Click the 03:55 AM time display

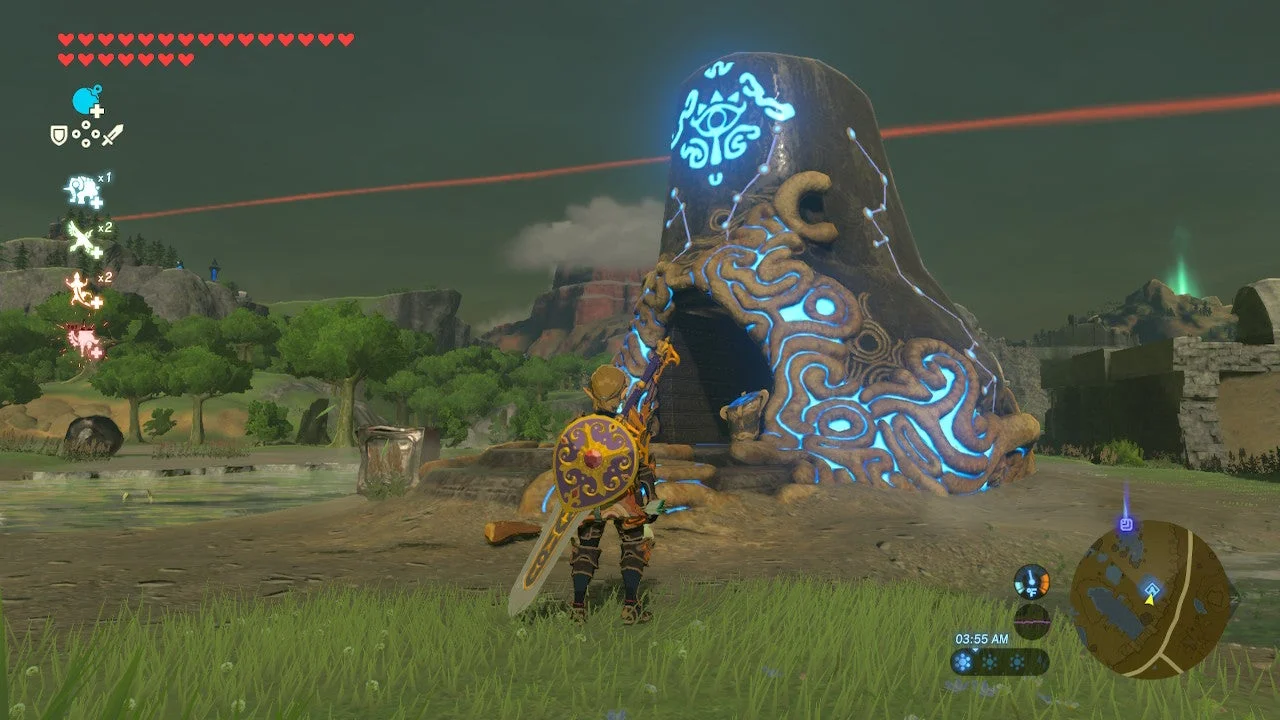pyautogui.click(x=983, y=638)
